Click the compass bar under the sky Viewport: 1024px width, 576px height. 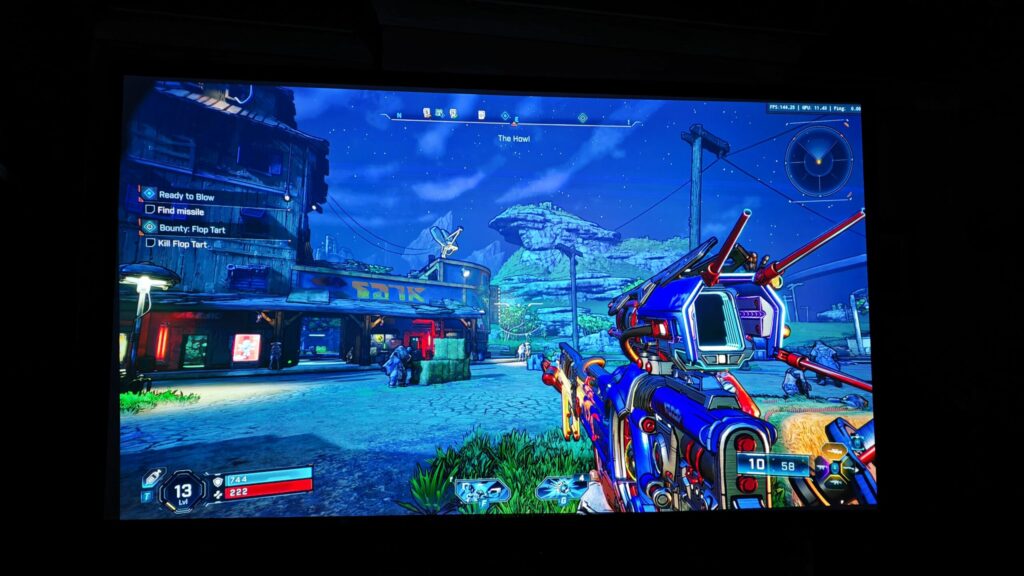click(x=510, y=119)
